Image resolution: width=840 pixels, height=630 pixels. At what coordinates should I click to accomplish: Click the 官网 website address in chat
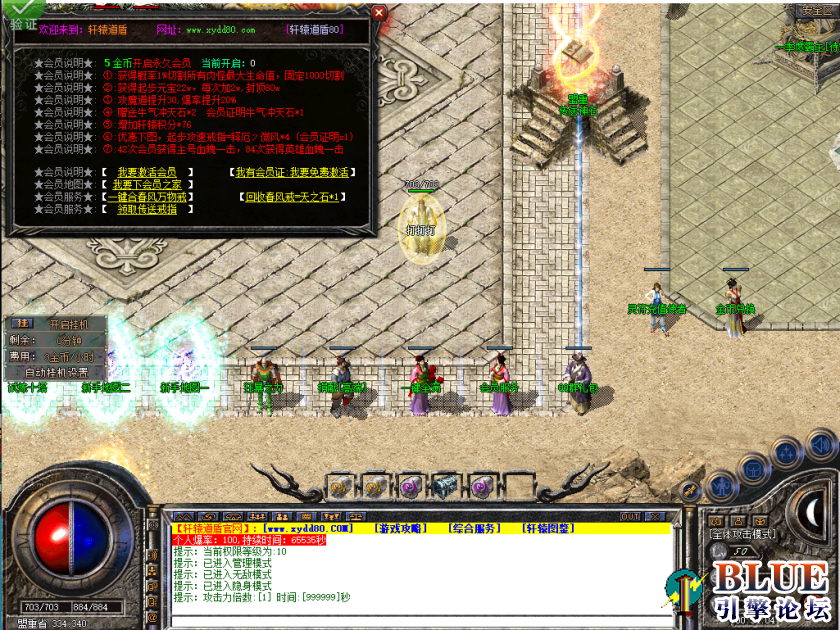[307, 527]
